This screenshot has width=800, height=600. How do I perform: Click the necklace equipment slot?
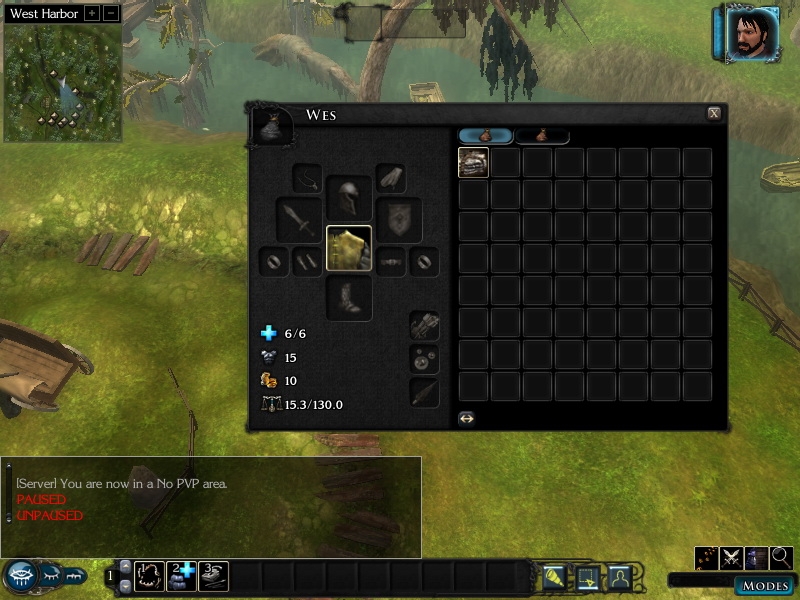coord(307,179)
